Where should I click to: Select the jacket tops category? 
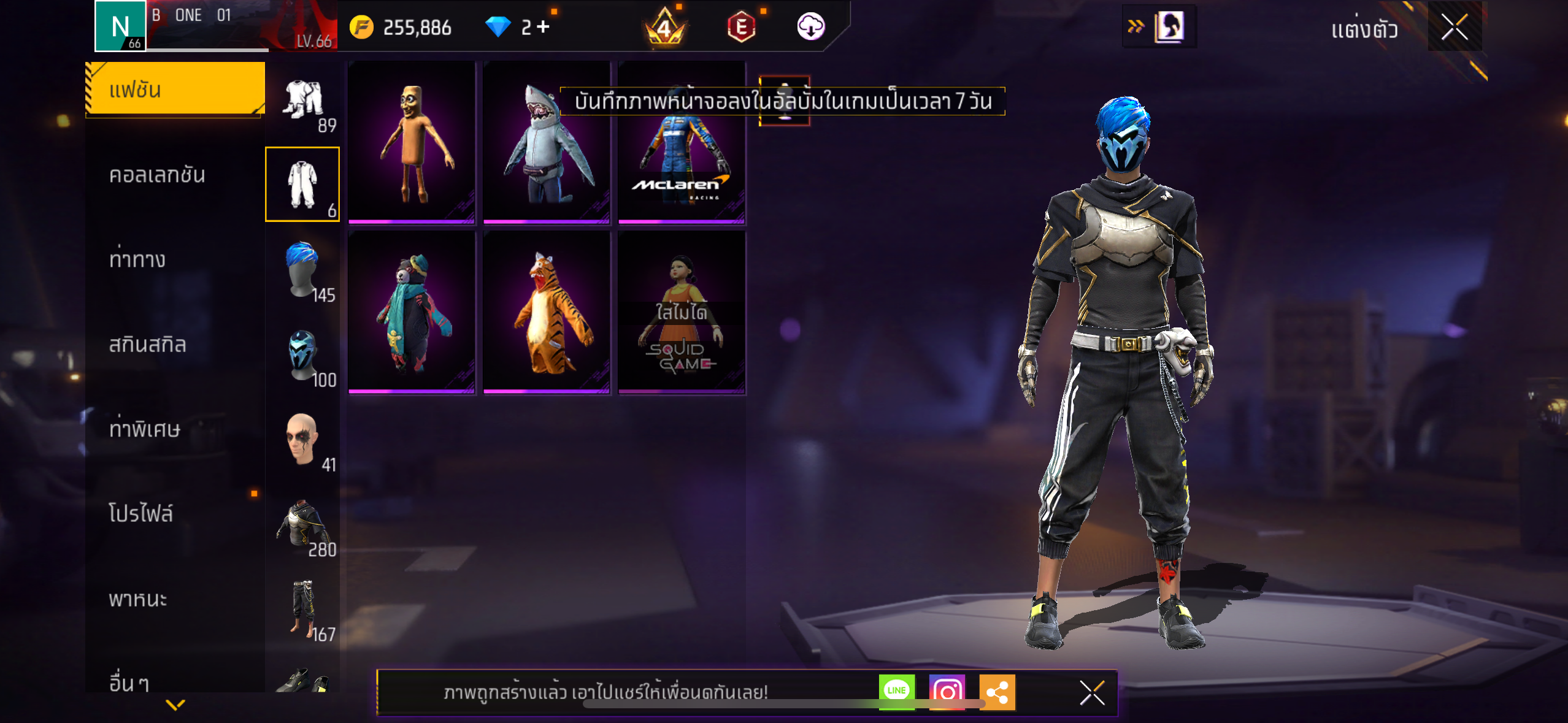point(303,525)
